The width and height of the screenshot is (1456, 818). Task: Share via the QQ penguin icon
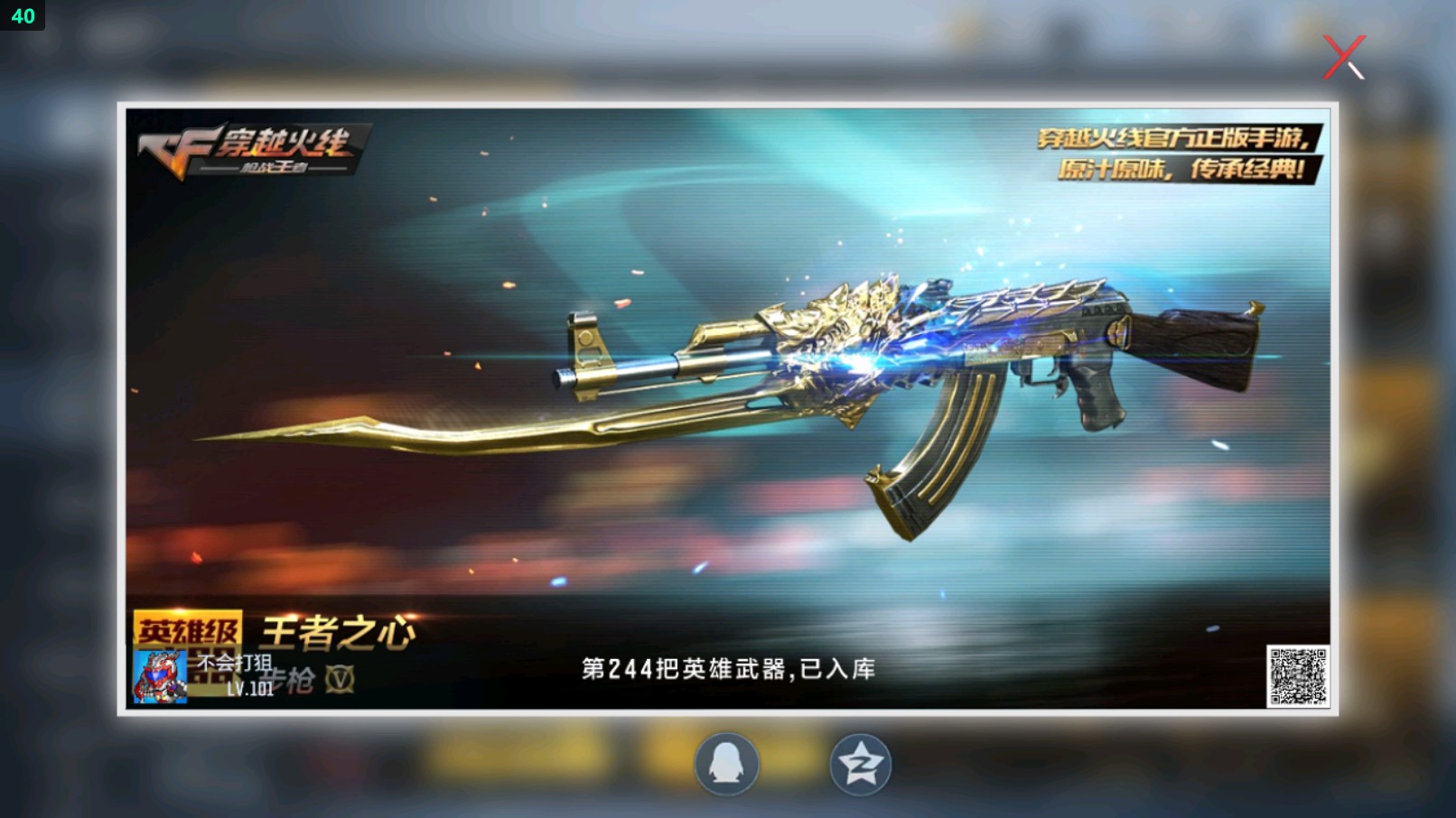[x=728, y=764]
